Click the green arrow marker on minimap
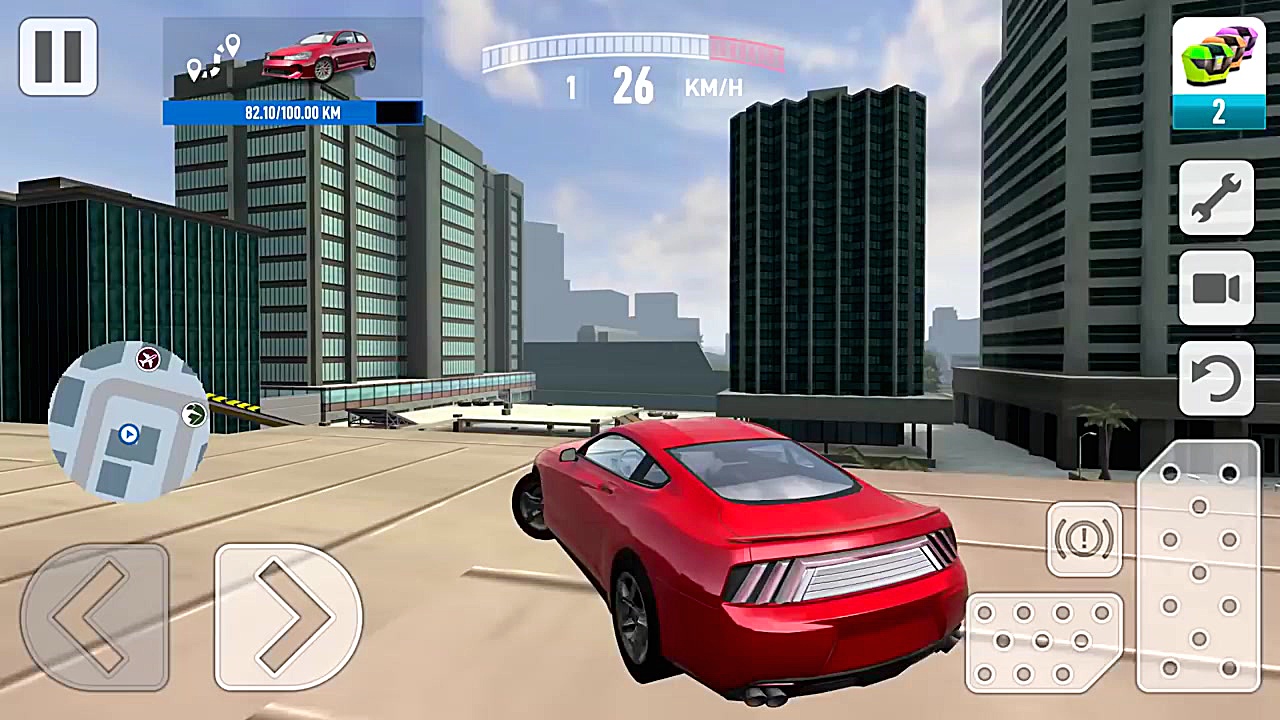Viewport: 1280px width, 720px height. [192, 415]
